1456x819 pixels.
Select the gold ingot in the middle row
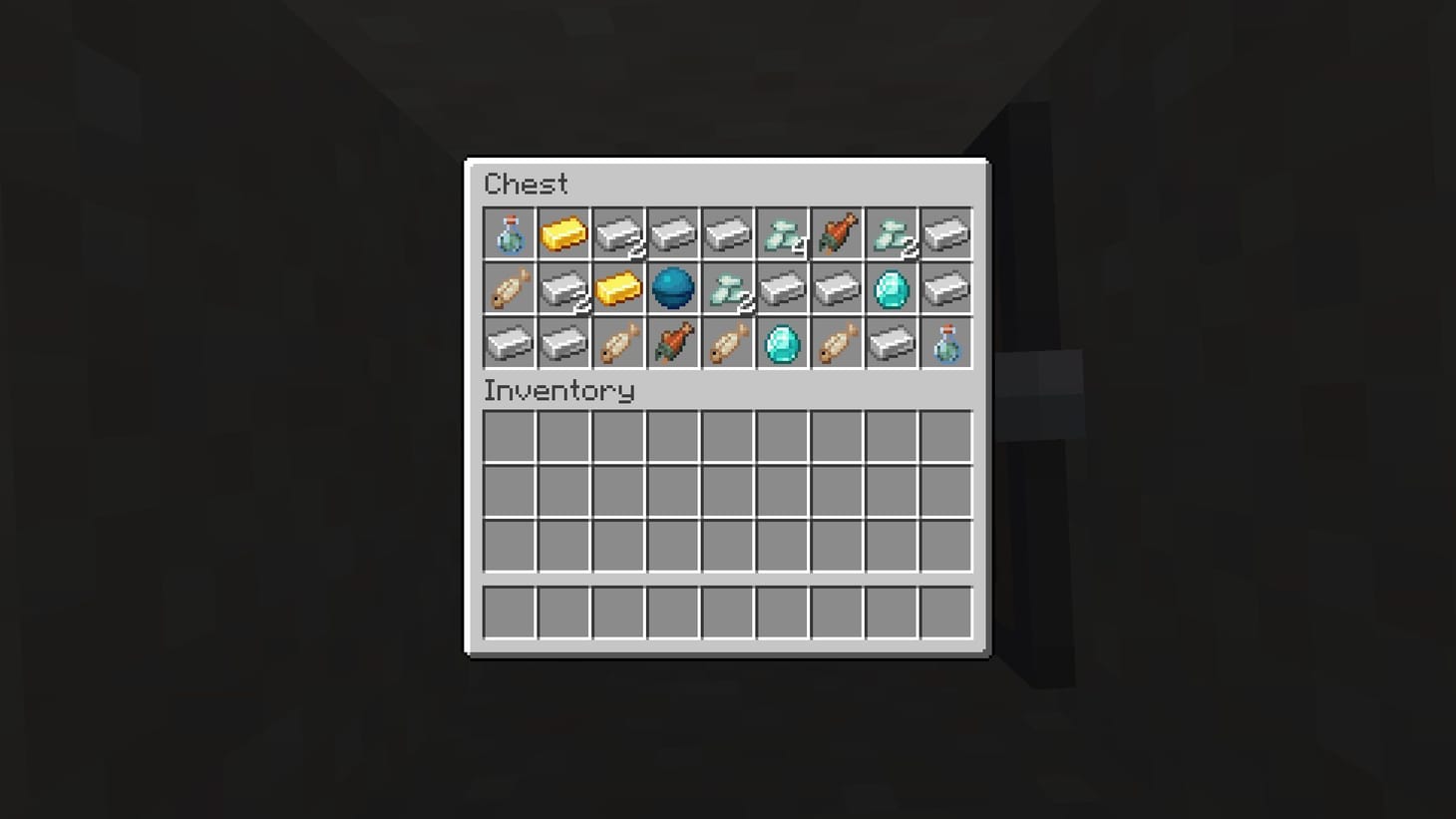(x=618, y=288)
